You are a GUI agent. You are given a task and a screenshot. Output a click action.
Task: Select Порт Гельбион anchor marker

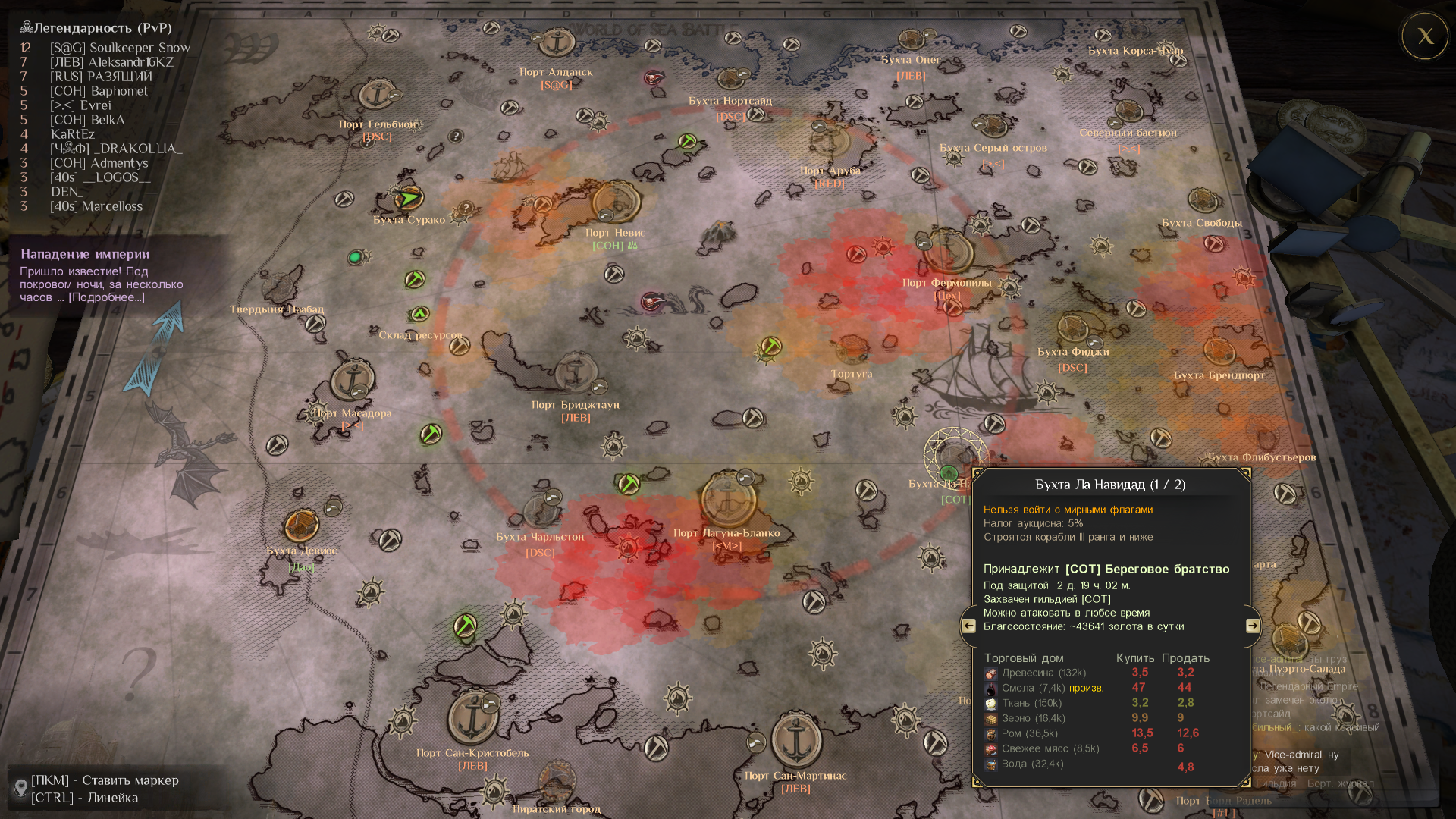pyautogui.click(x=376, y=96)
